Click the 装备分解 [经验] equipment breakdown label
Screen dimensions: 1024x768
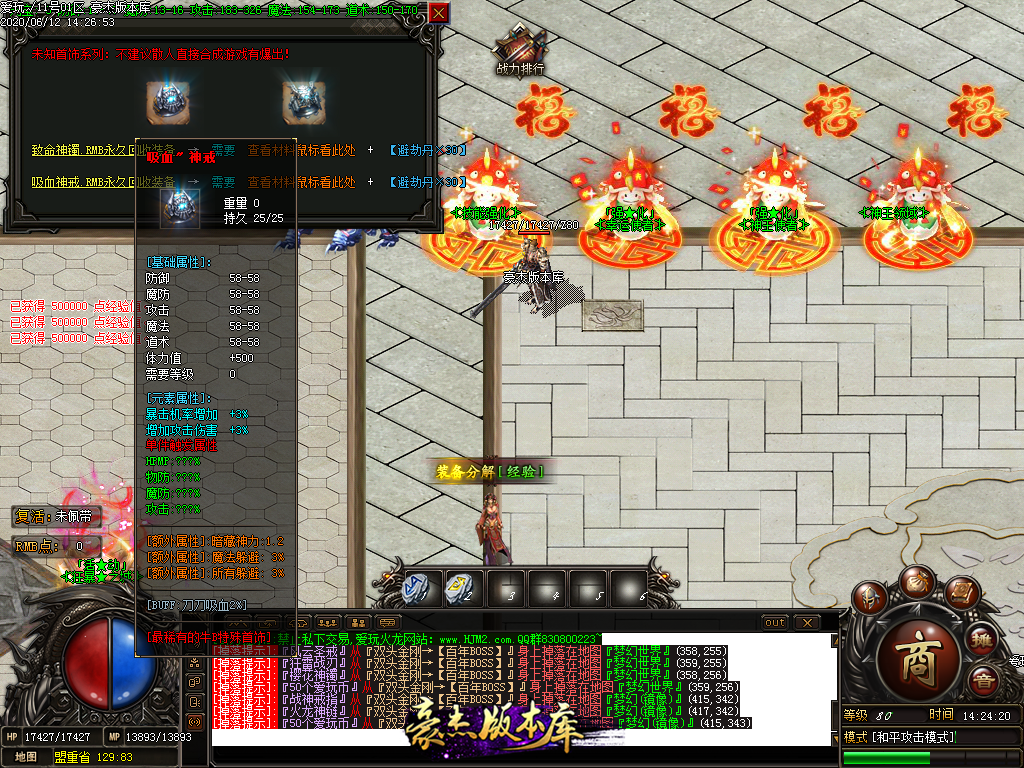(489, 471)
